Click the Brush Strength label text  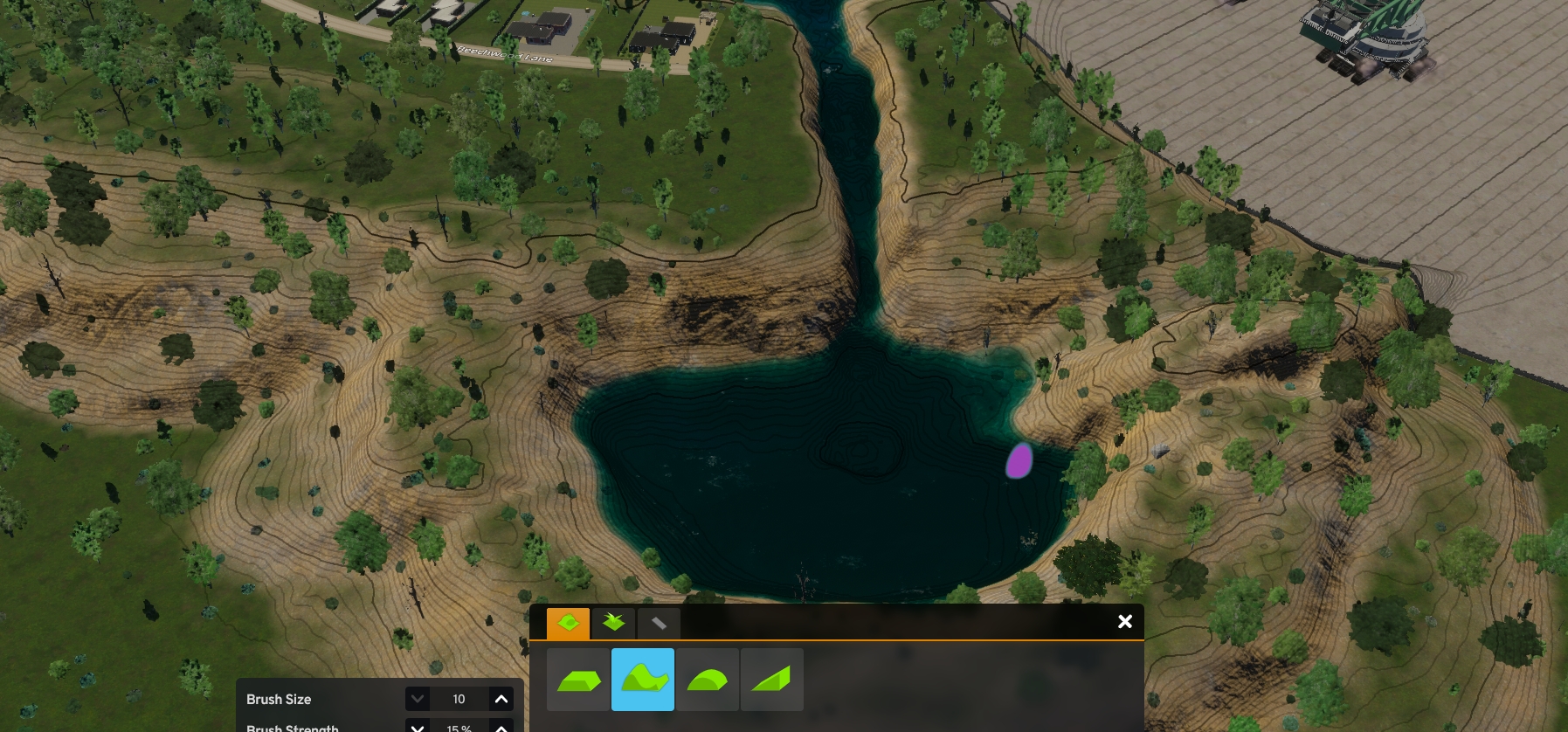pos(292,728)
